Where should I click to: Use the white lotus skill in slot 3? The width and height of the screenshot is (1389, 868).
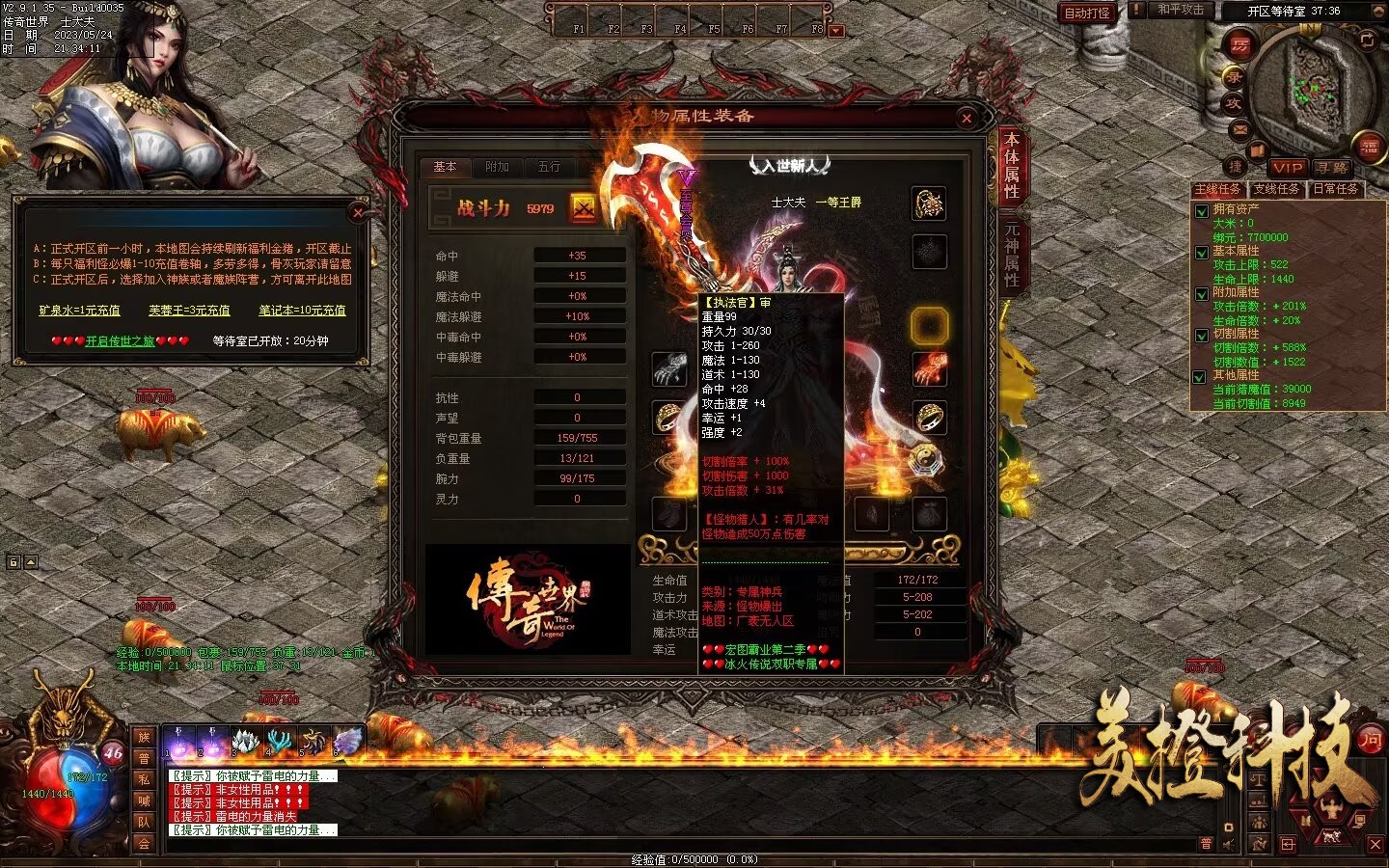tap(244, 741)
